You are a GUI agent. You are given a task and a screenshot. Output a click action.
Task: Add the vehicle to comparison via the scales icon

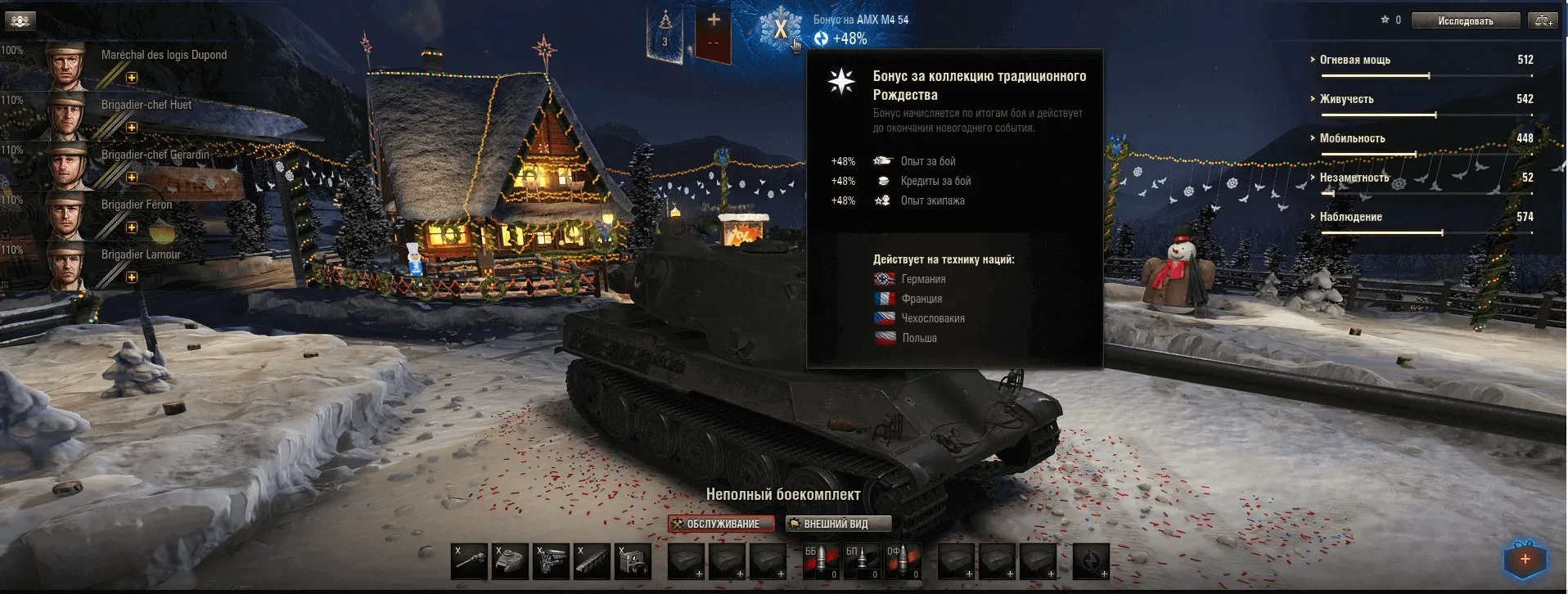[1543, 20]
